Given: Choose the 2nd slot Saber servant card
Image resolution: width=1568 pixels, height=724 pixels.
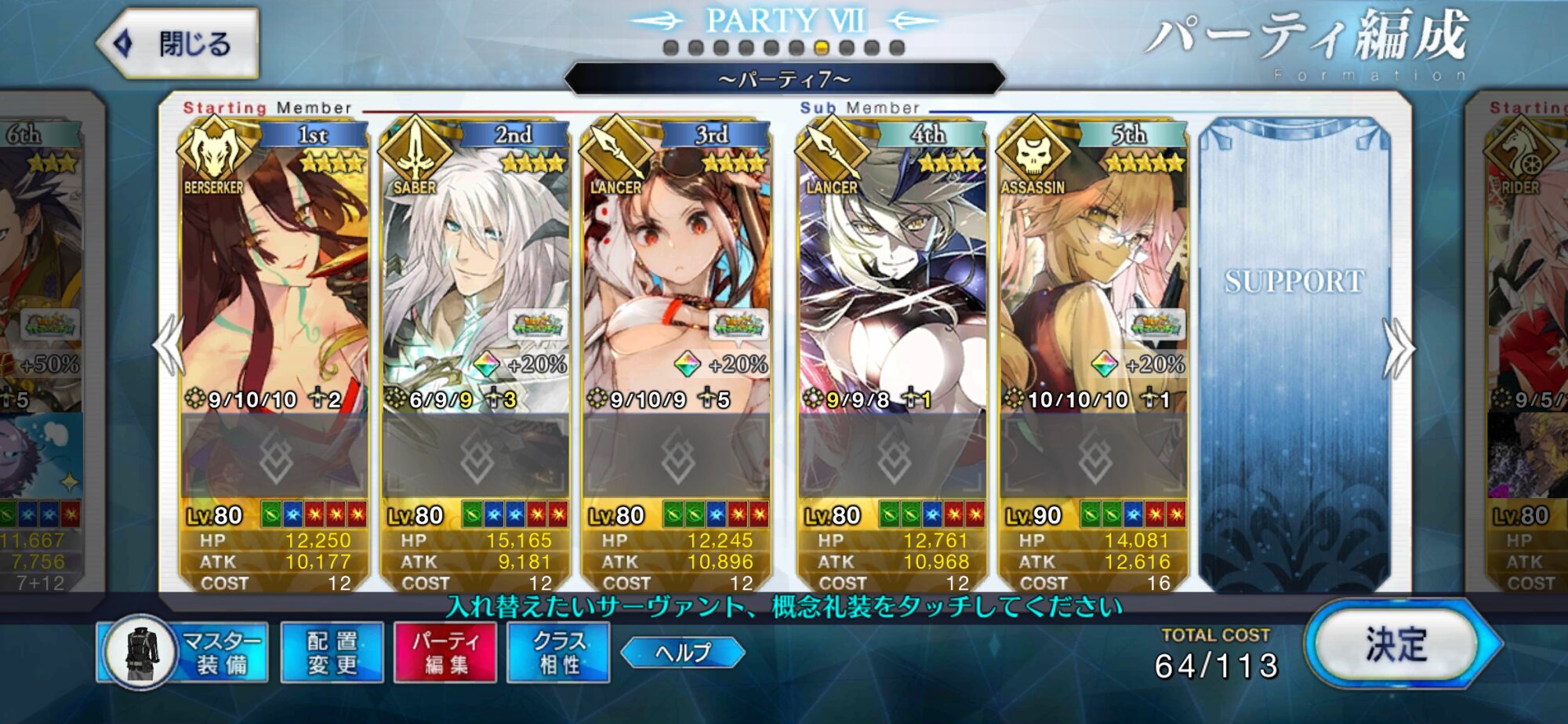Looking at the screenshot, I should [x=474, y=282].
